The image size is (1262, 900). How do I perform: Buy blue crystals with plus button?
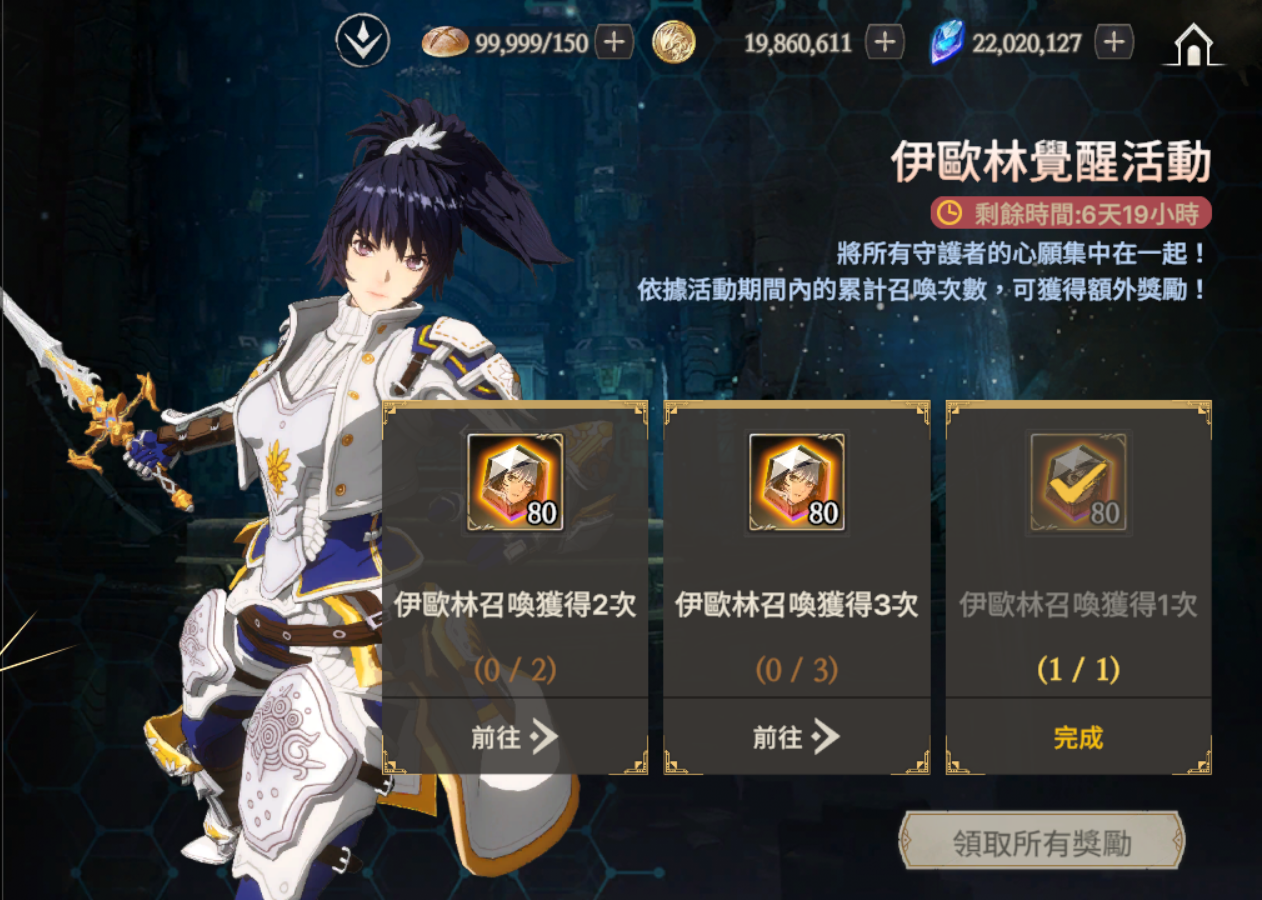click(x=1114, y=42)
